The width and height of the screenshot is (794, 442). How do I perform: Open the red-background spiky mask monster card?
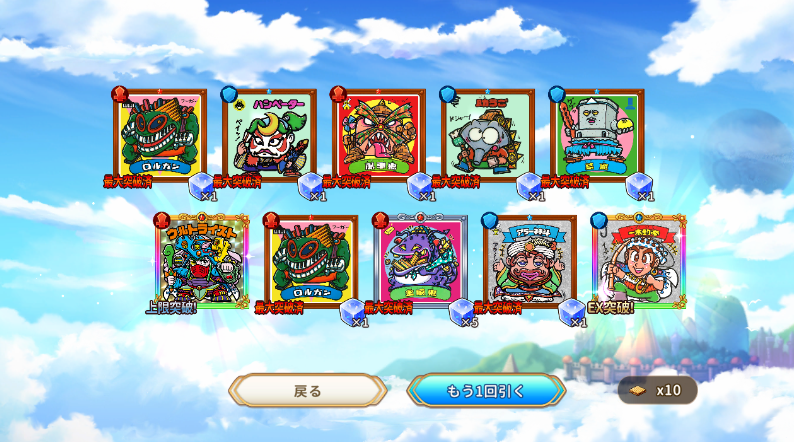point(378,134)
